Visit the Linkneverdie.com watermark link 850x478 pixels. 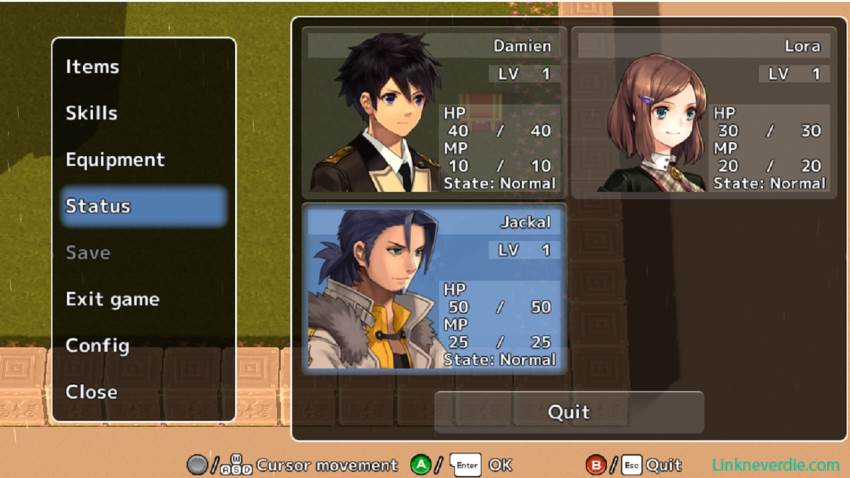(x=775, y=465)
